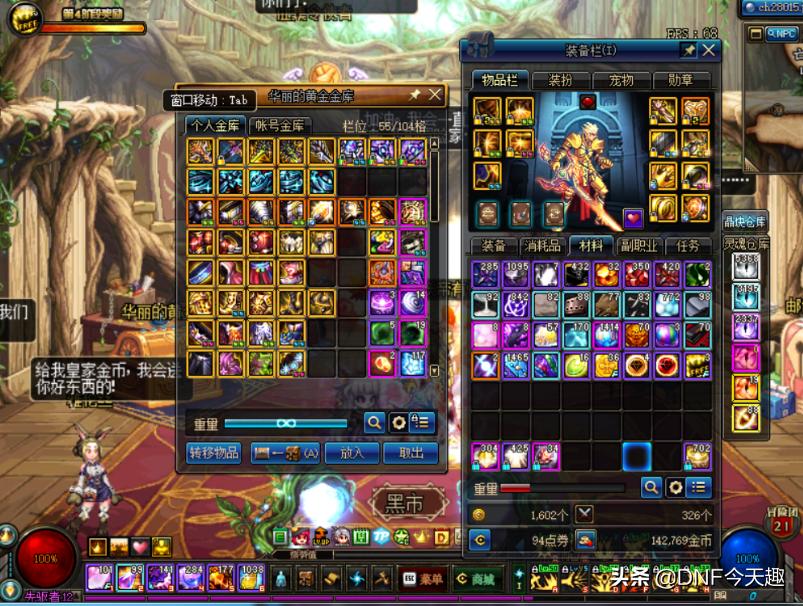Select the 副职业 sub-profession tab
The image size is (803, 606).
pos(640,246)
